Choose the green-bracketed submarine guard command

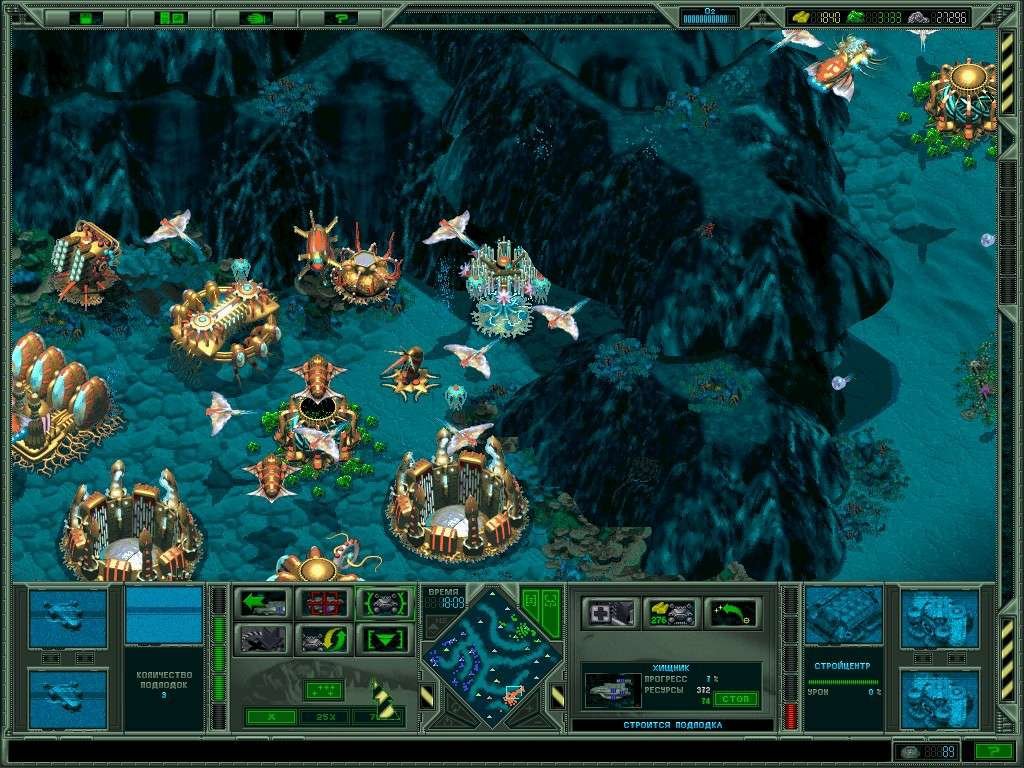pyautogui.click(x=383, y=604)
